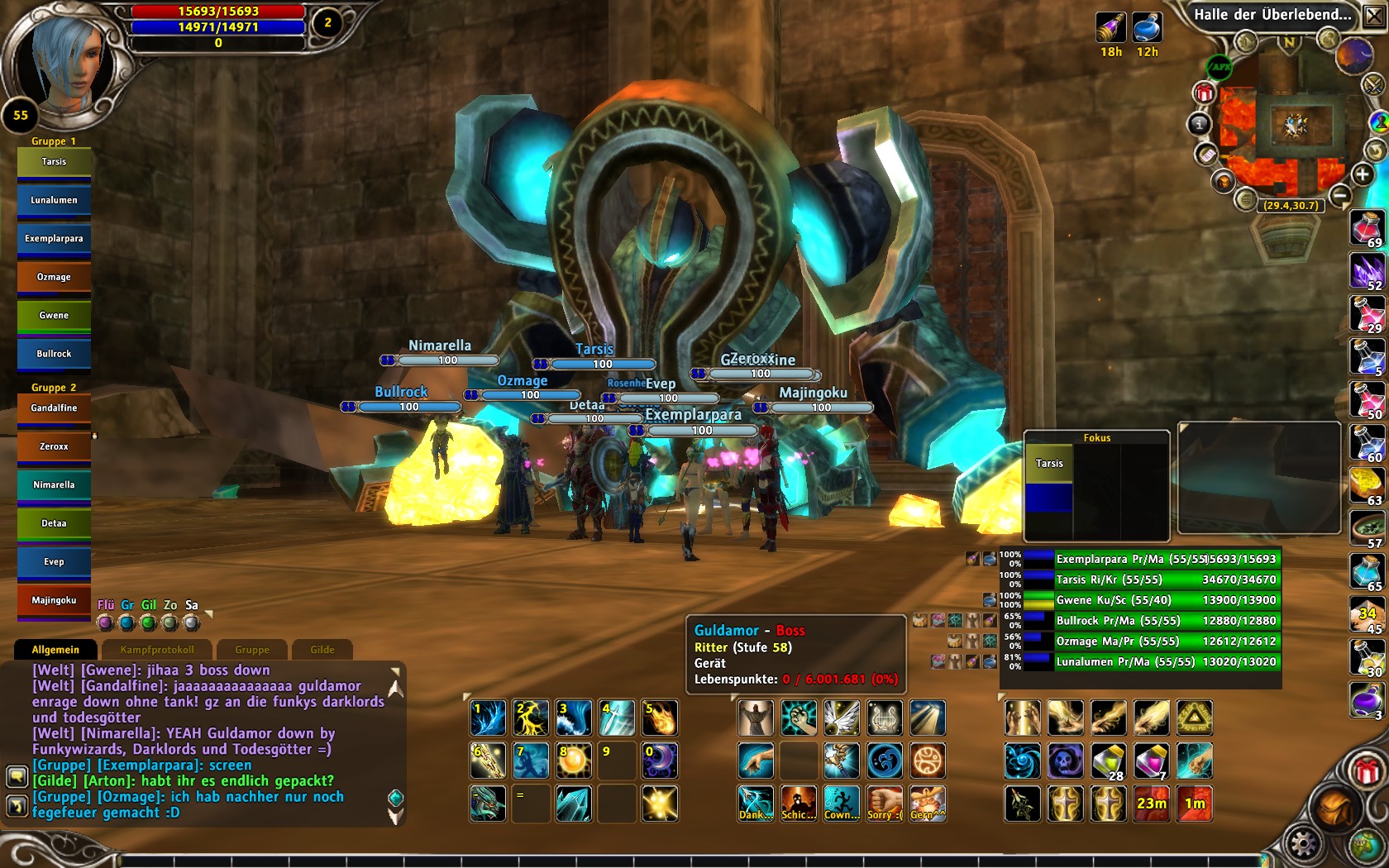This screenshot has height=868, width=1389.
Task: Select the Tarsis frame in the Fokus panel
Action: [x=1049, y=464]
